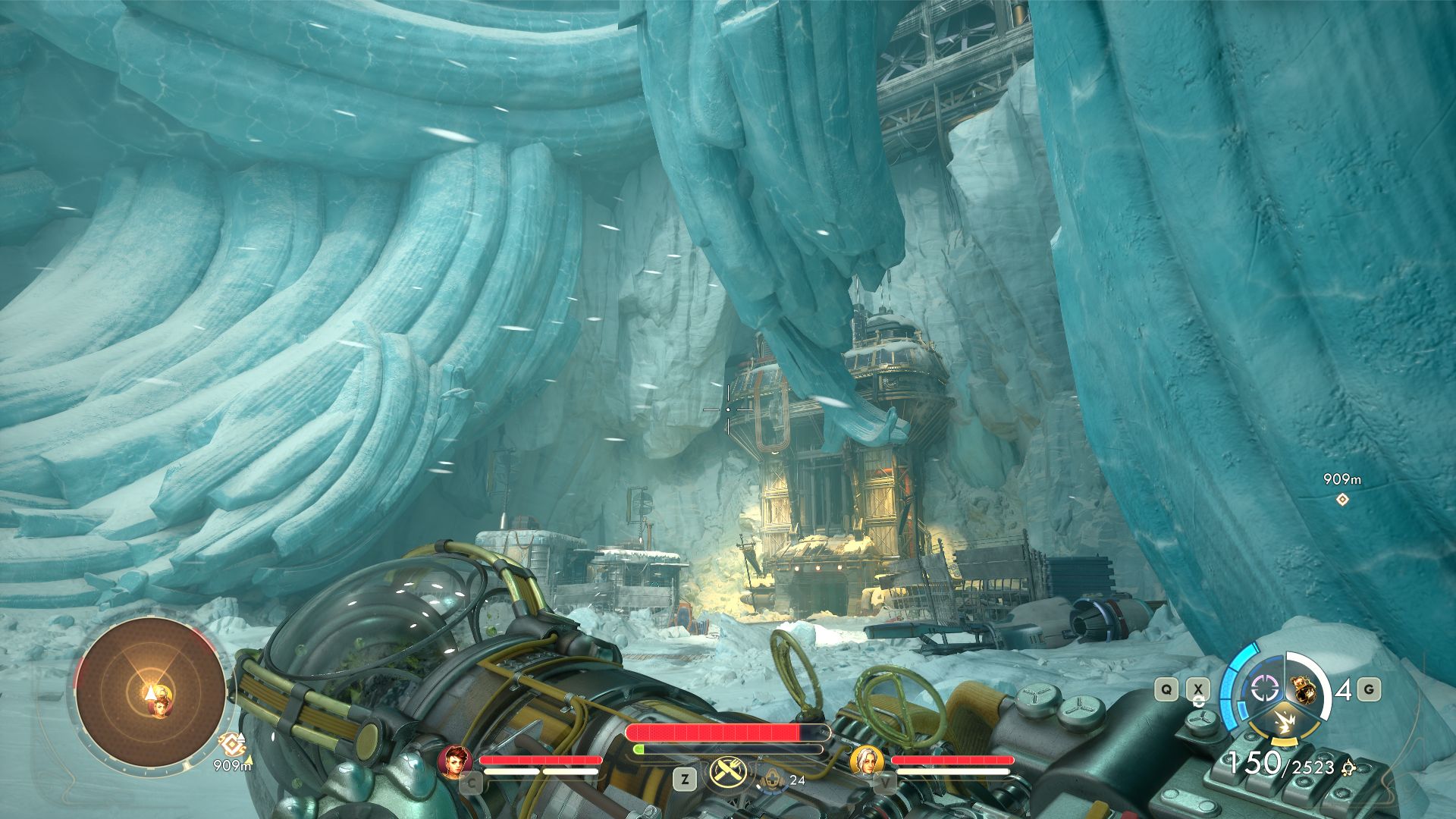Screen dimensions: 1456x819
Task: Select the healing potion icon showing 24
Action: pyautogui.click(x=773, y=779)
